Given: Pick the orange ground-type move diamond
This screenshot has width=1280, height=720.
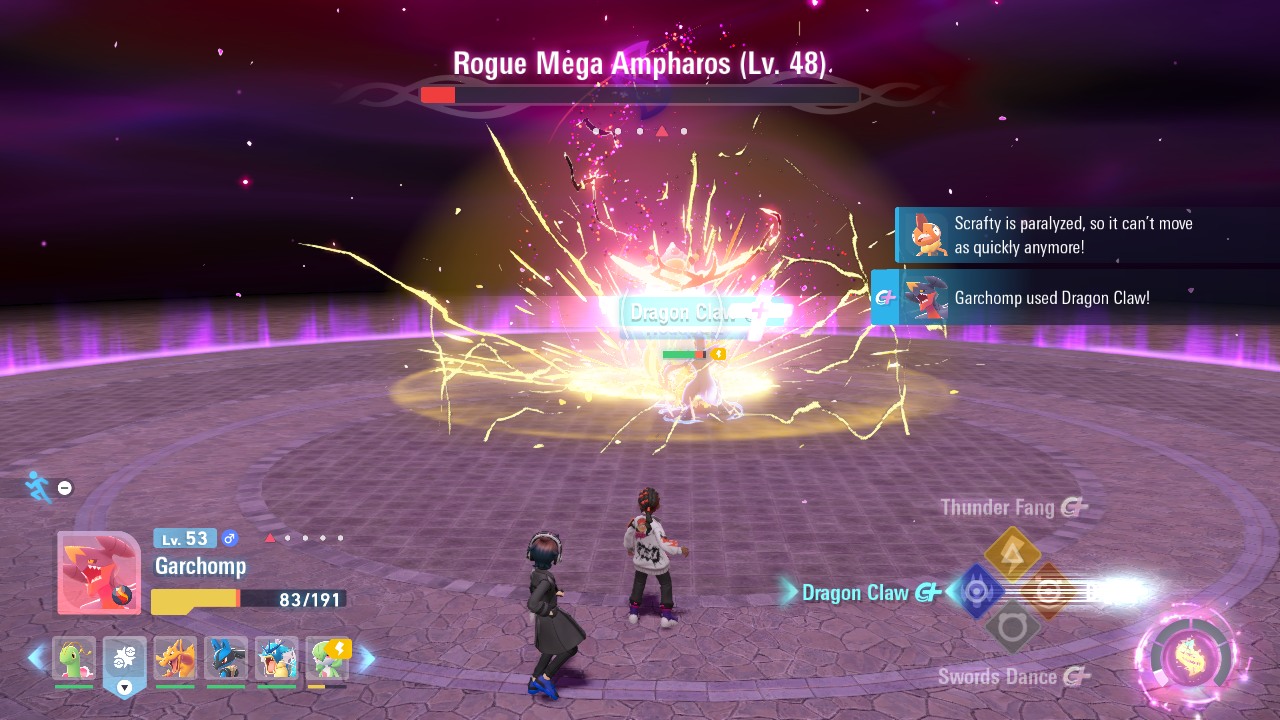Looking at the screenshot, I should coord(1049,591).
